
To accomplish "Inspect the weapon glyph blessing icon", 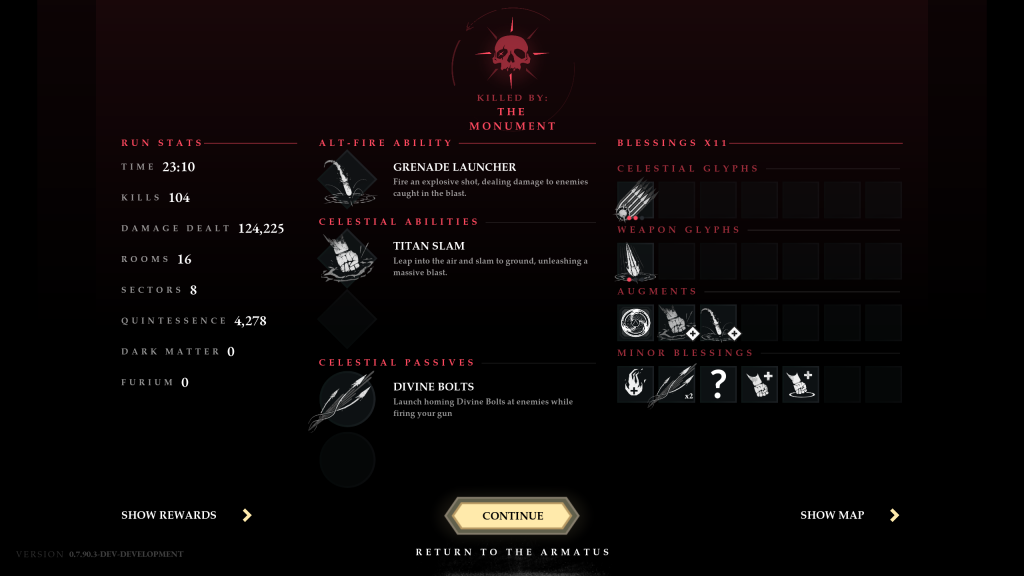I will pos(635,262).
